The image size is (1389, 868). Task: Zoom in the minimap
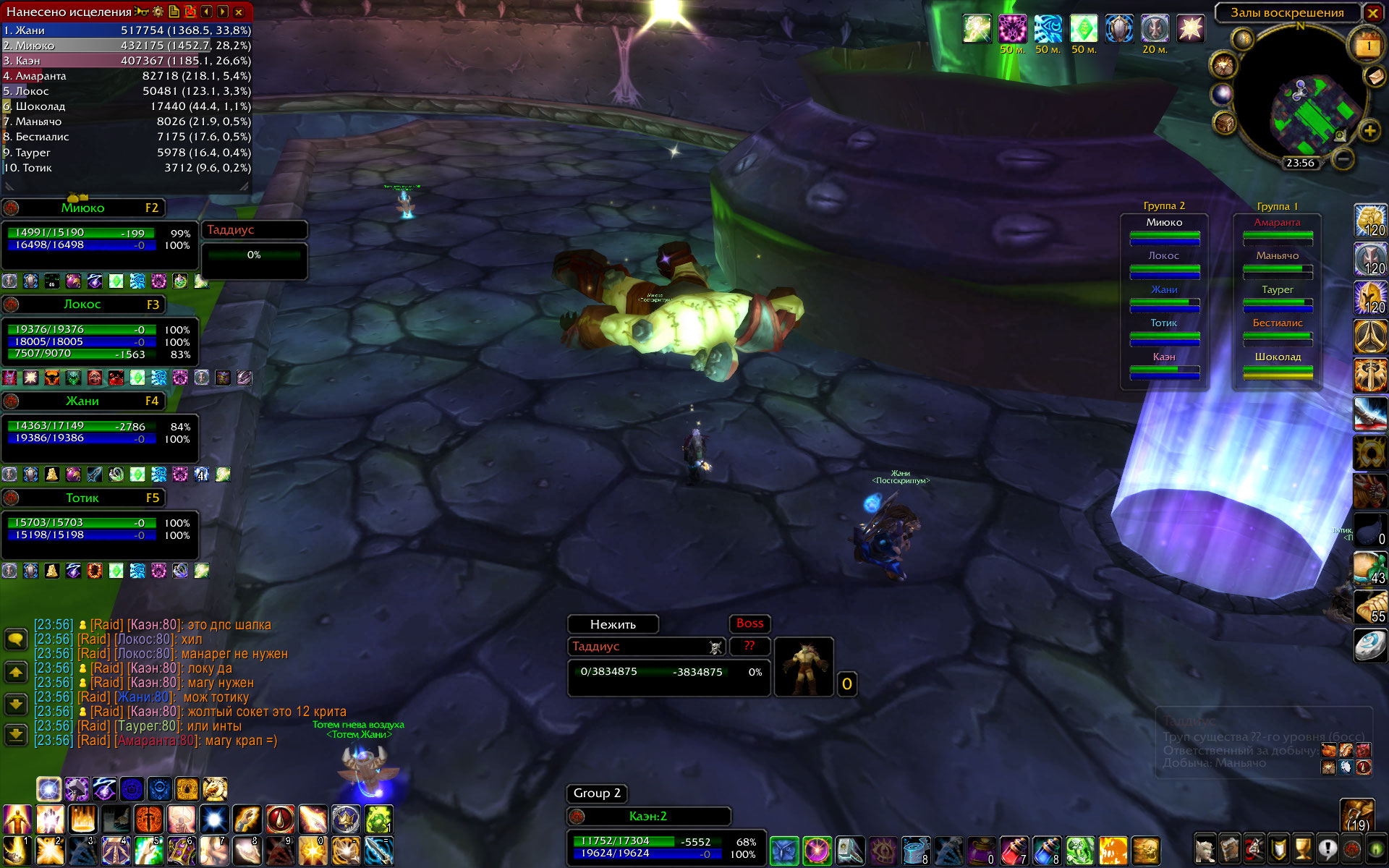coord(1369,131)
